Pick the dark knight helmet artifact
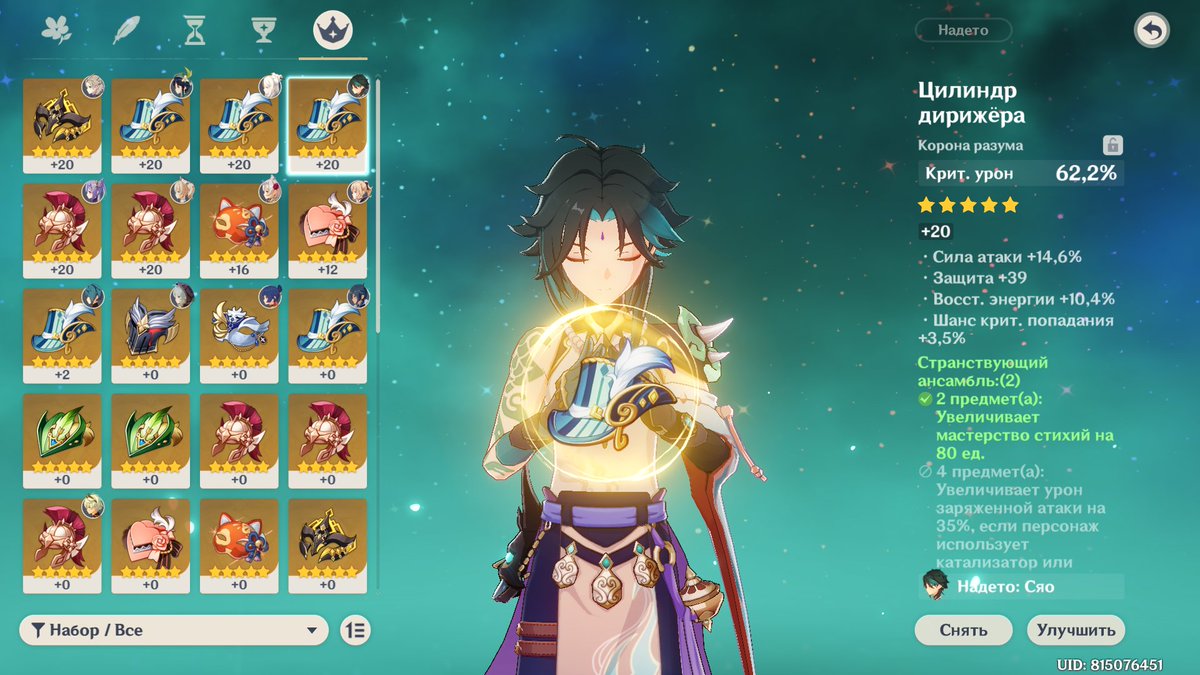The width and height of the screenshot is (1200, 675). pos(150,334)
